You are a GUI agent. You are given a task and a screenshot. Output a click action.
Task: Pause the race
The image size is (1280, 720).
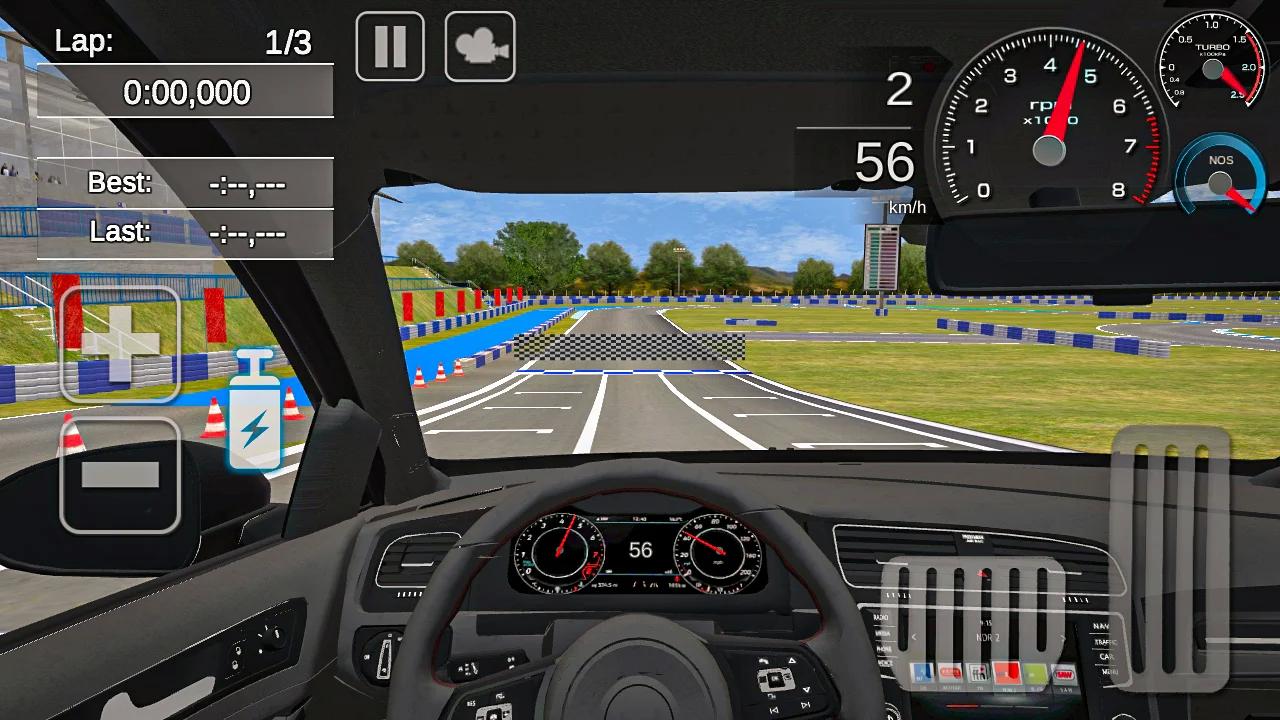(x=389, y=44)
